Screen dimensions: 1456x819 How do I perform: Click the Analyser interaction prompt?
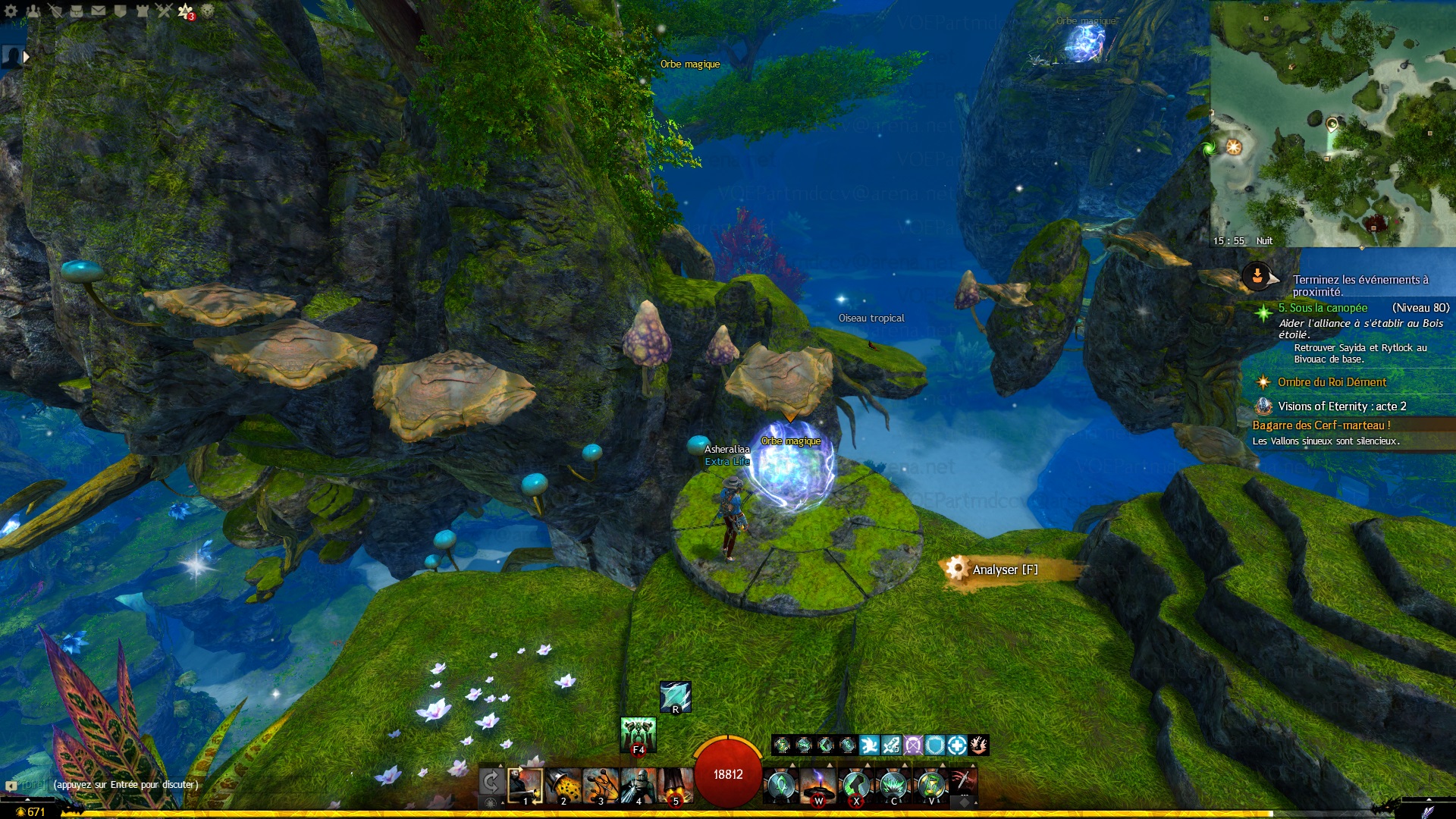1004,570
